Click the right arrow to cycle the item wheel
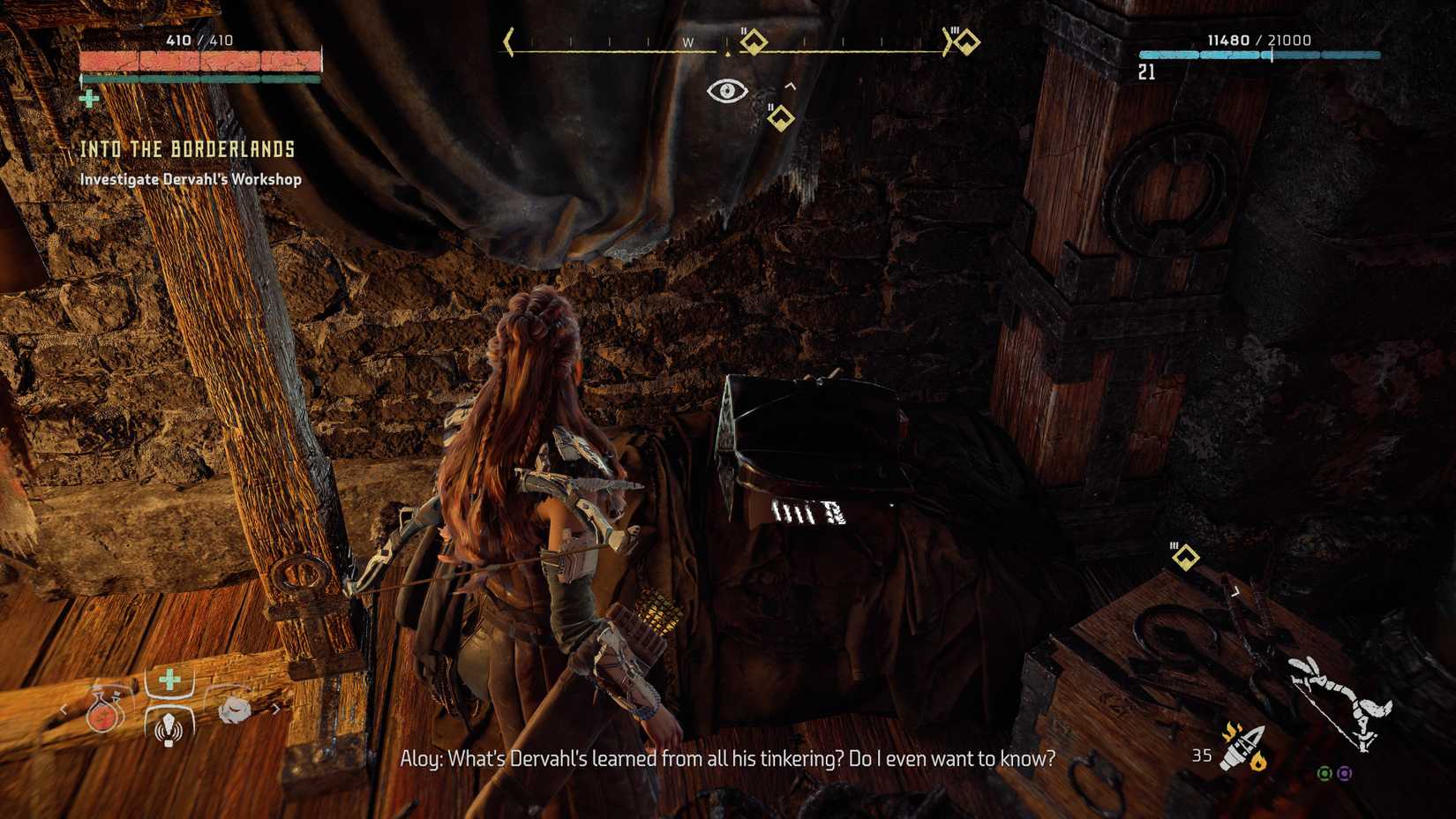 (x=276, y=709)
